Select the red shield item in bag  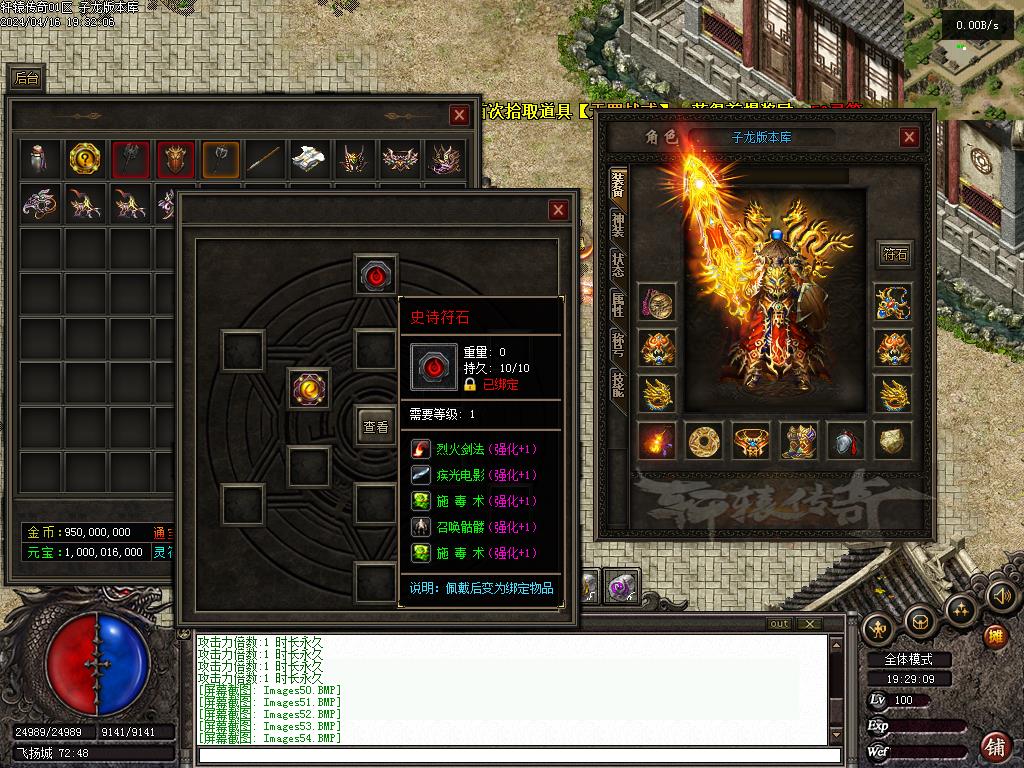[x=176, y=158]
